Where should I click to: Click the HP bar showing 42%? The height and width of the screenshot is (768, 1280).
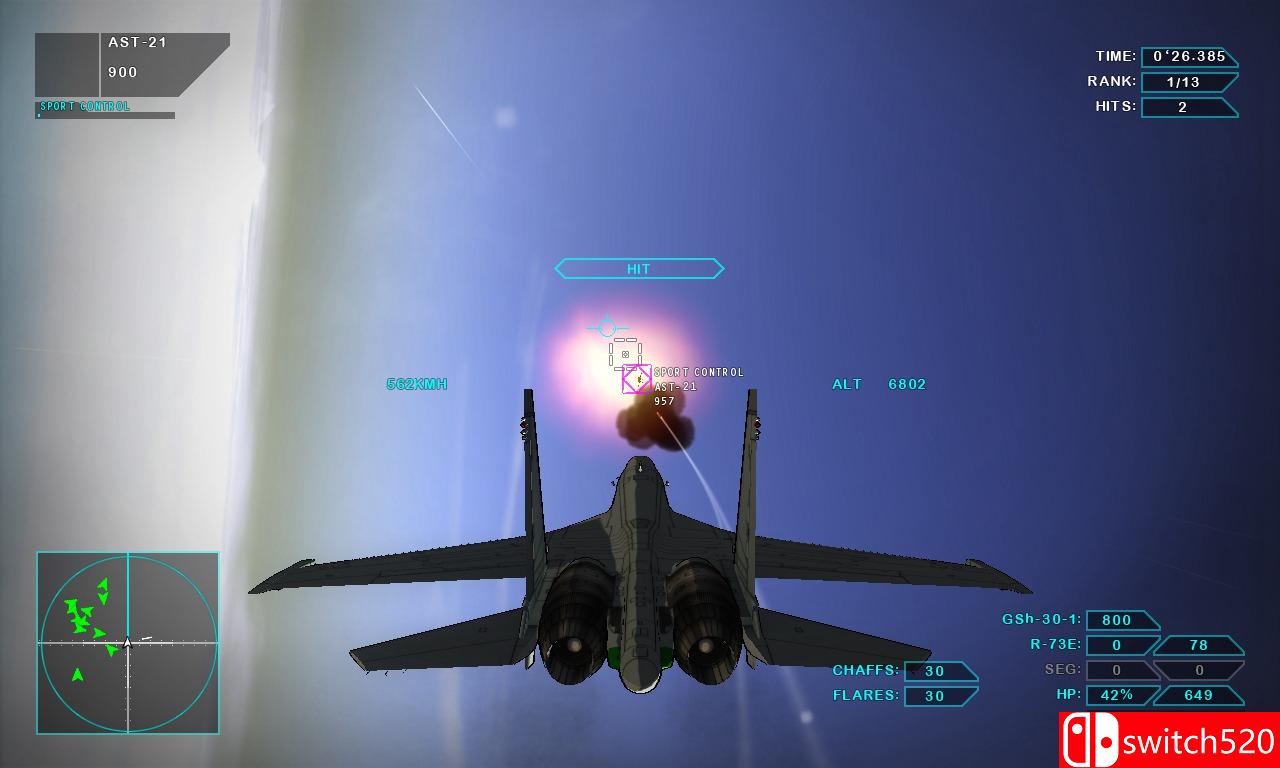pos(1118,694)
